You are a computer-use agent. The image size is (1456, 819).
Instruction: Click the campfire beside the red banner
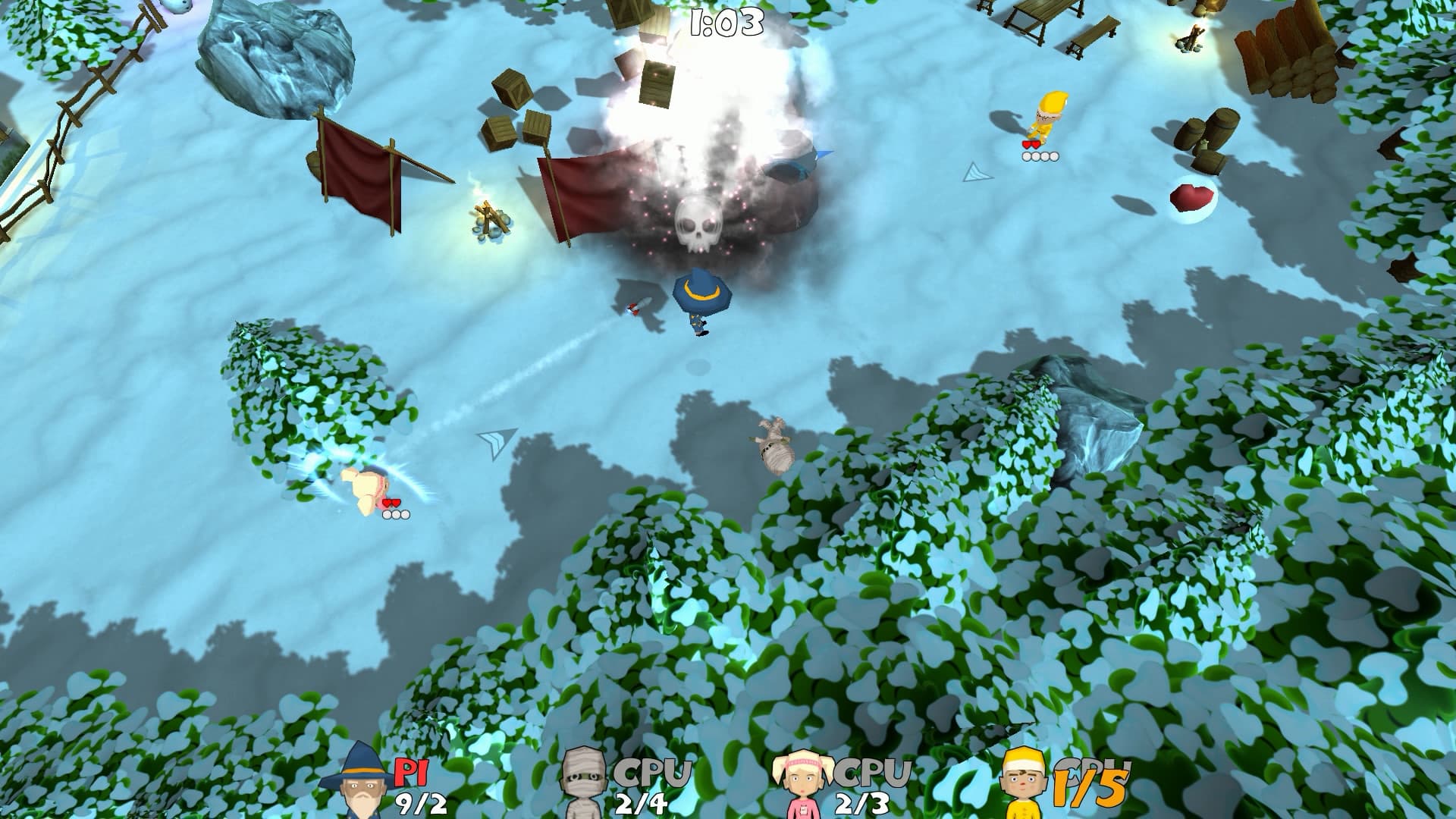click(488, 220)
